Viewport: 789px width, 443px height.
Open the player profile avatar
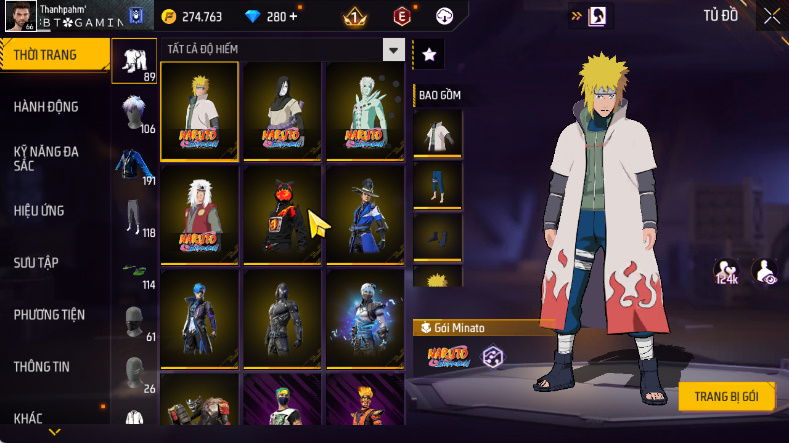21,17
